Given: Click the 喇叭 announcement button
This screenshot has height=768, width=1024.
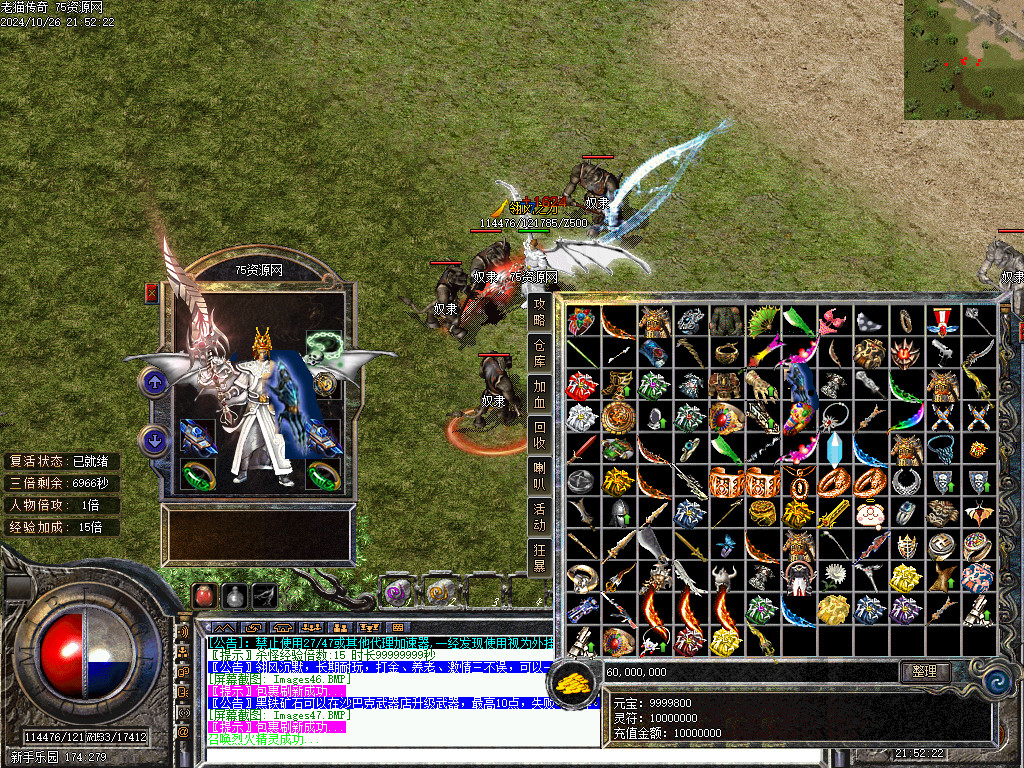Looking at the screenshot, I should click(540, 476).
